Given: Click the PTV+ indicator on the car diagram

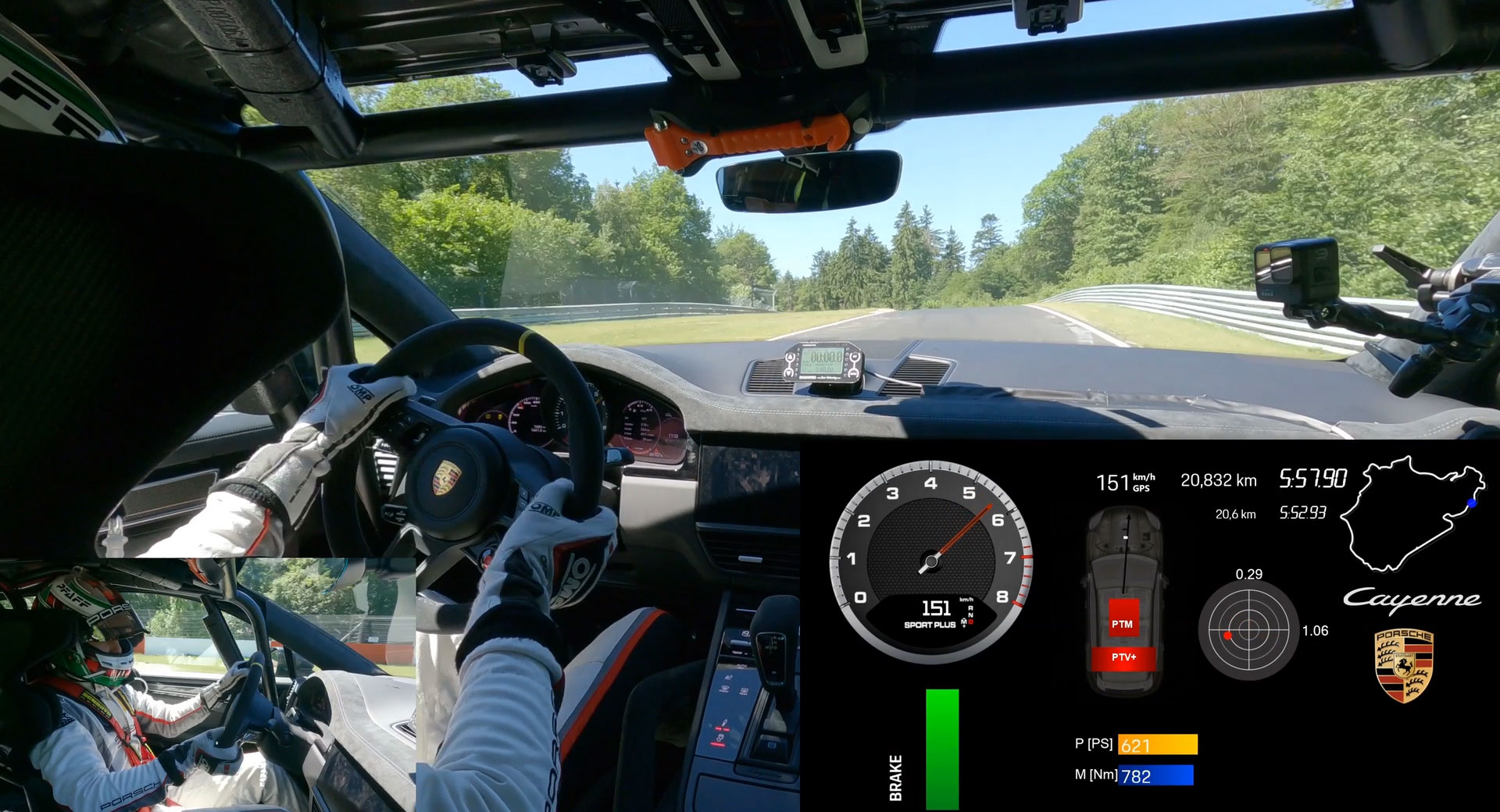Looking at the screenshot, I should (x=1123, y=657).
